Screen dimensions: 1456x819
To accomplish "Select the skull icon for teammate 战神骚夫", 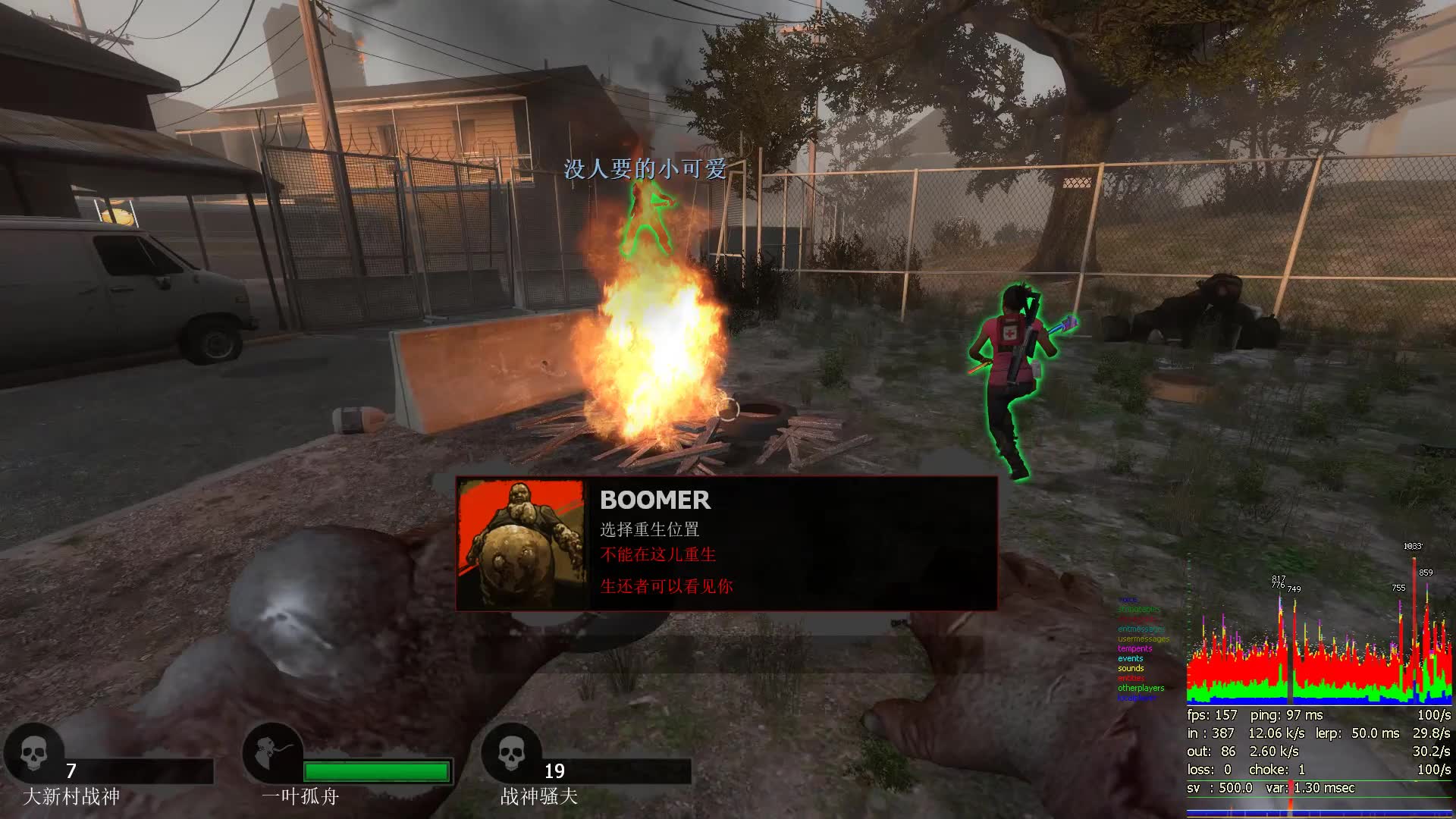I will tap(511, 753).
